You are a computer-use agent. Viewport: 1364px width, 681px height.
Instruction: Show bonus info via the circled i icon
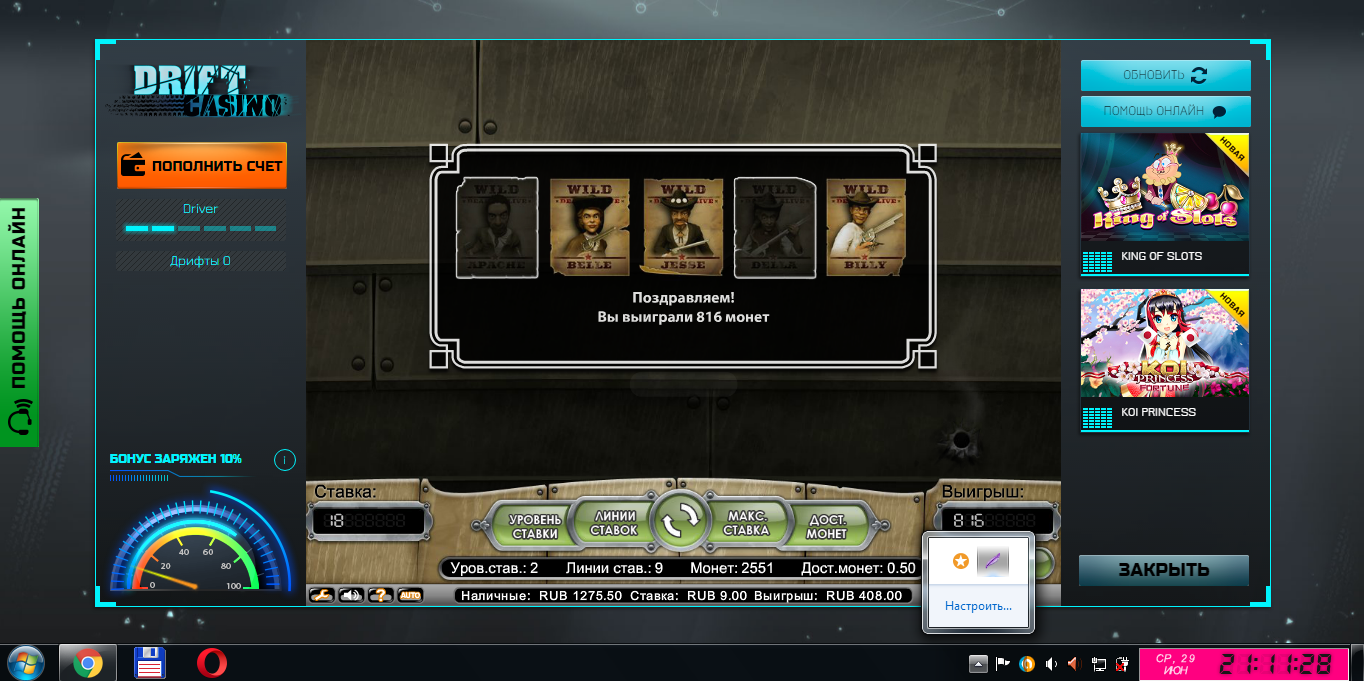(284, 460)
